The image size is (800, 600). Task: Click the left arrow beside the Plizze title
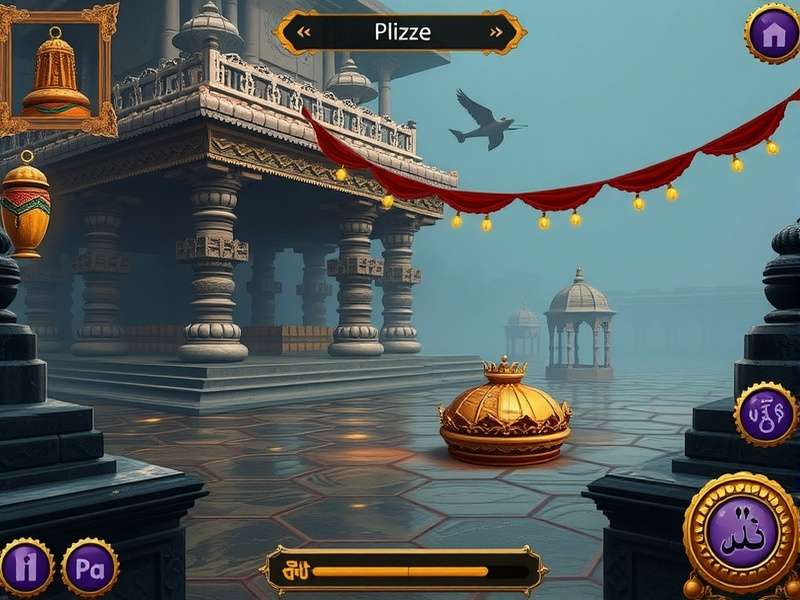(304, 32)
